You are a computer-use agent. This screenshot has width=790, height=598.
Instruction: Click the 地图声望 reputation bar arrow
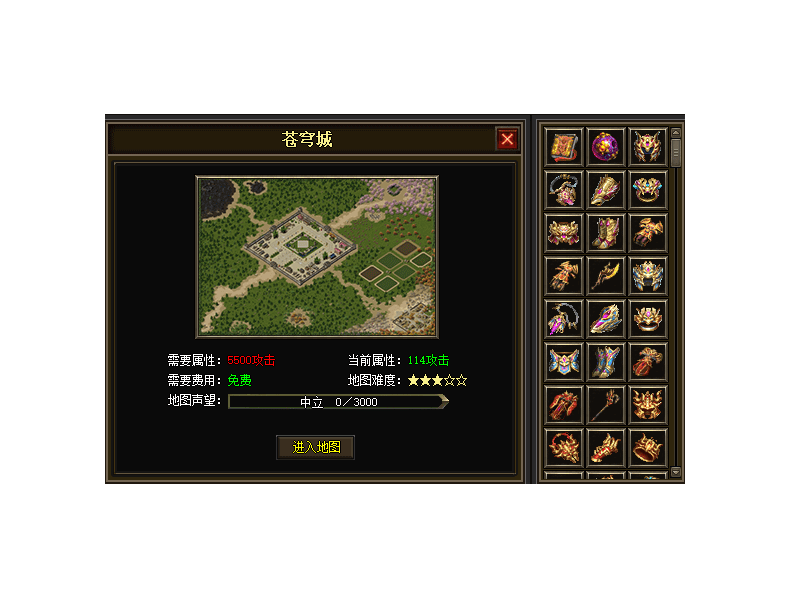pos(444,402)
